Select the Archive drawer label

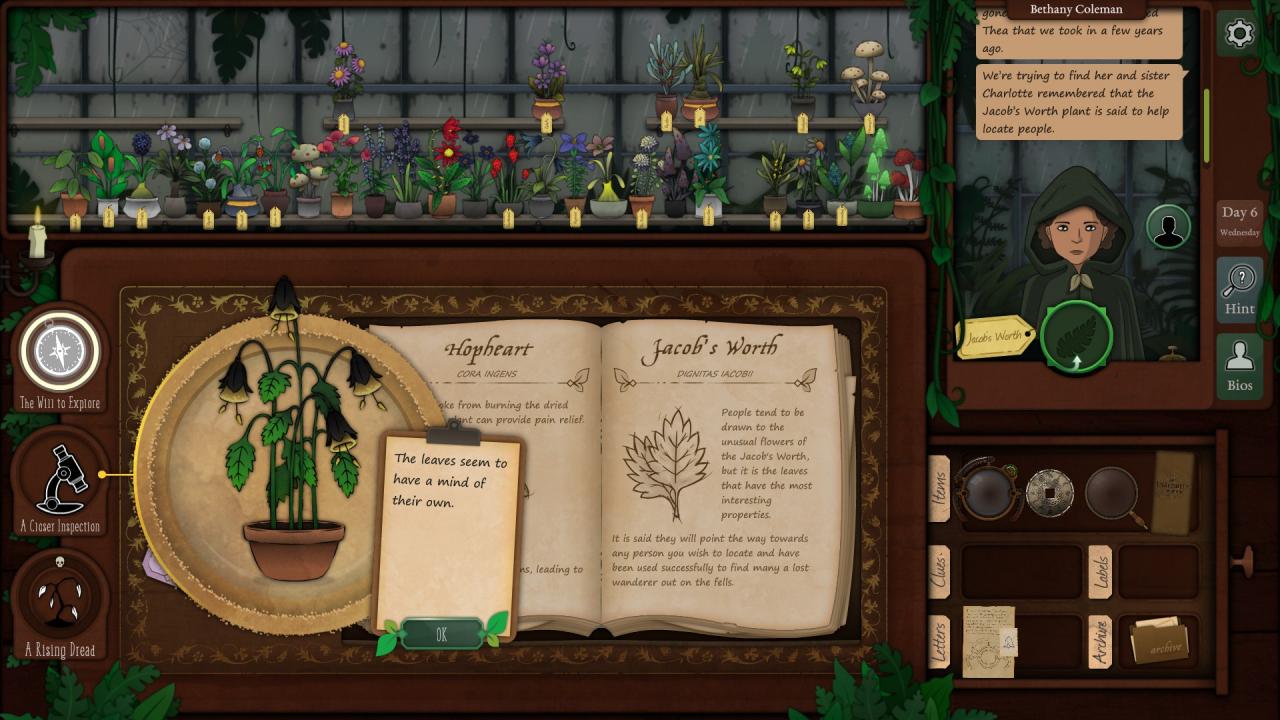click(x=1099, y=641)
